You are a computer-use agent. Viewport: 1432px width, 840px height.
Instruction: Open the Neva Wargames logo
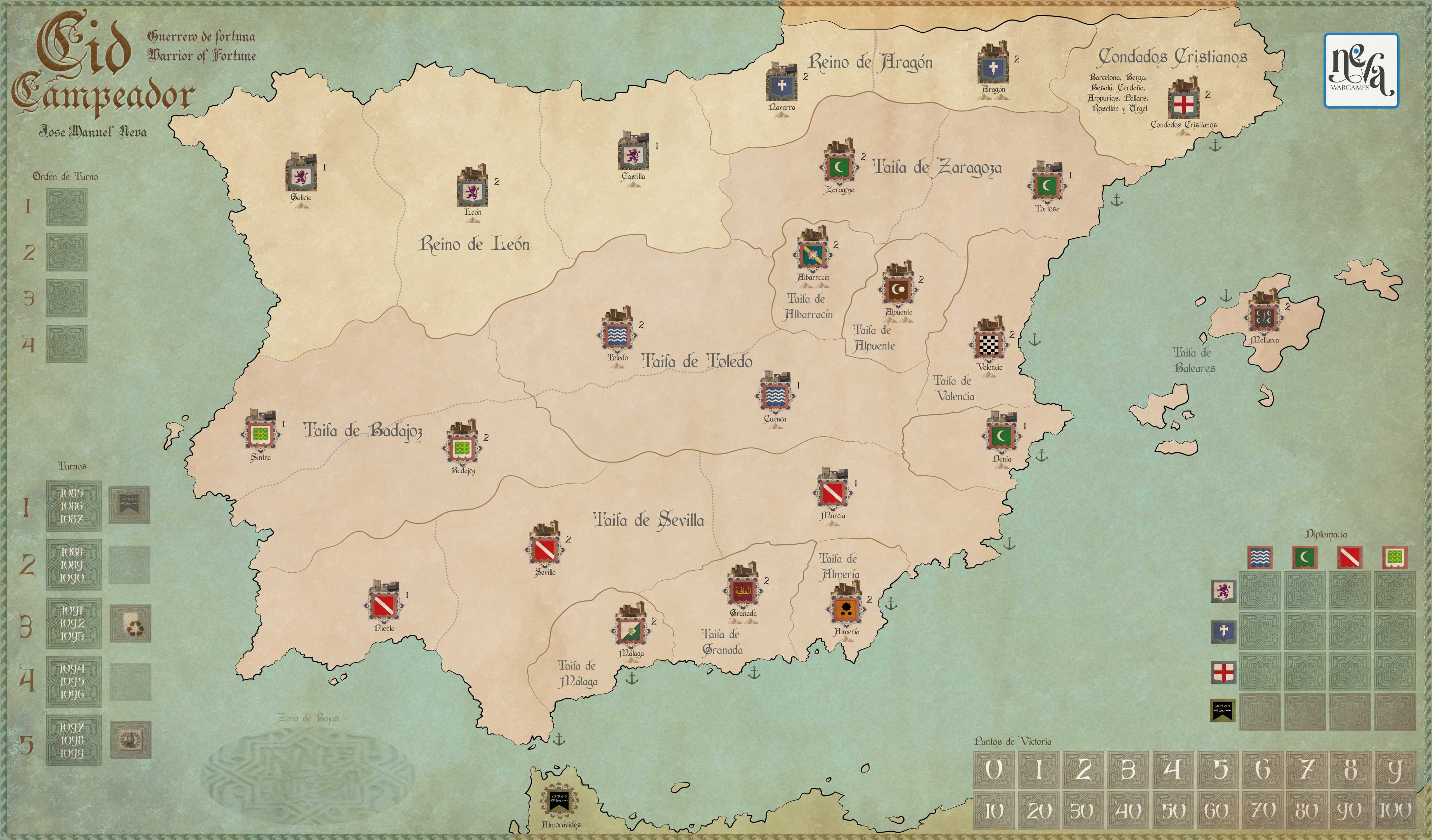1361,71
